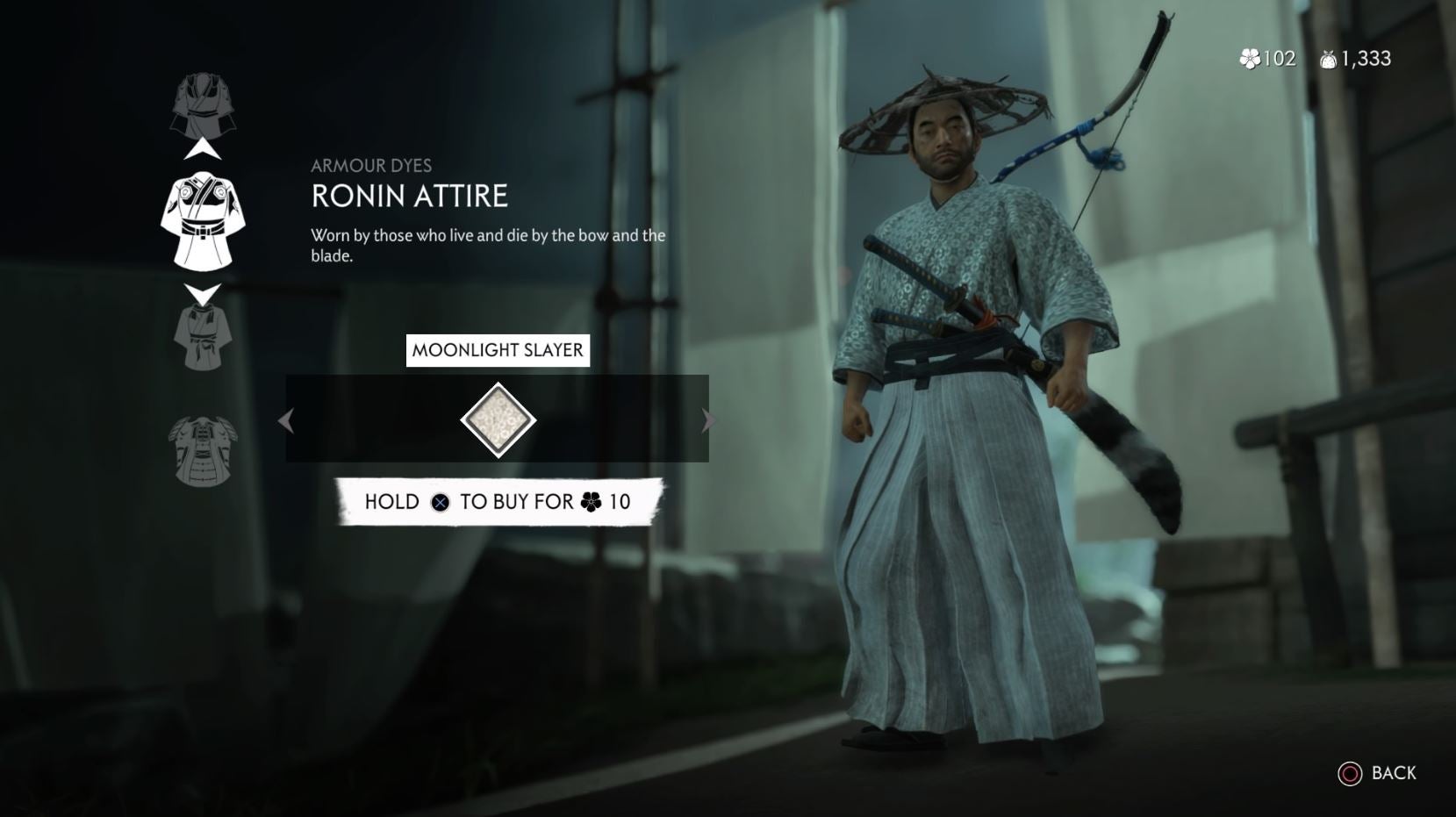Viewport: 1456px width, 817px height.
Task: Click the supplies pouch icon showing 1,333
Action: tap(1328, 60)
